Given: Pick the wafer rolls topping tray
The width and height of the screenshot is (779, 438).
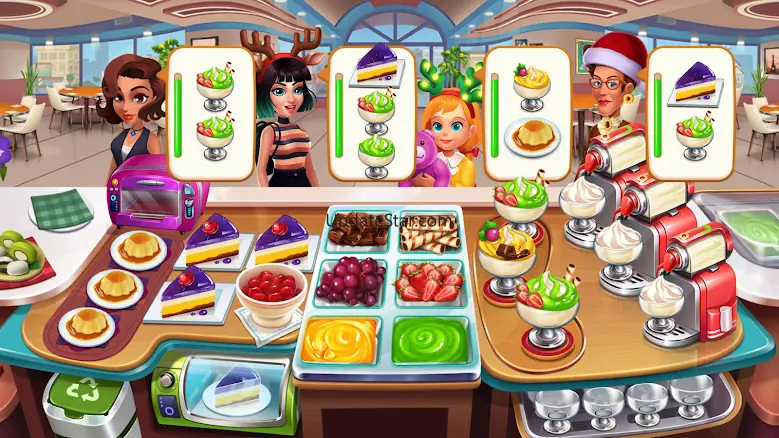Looking at the screenshot, I should coord(428,234).
